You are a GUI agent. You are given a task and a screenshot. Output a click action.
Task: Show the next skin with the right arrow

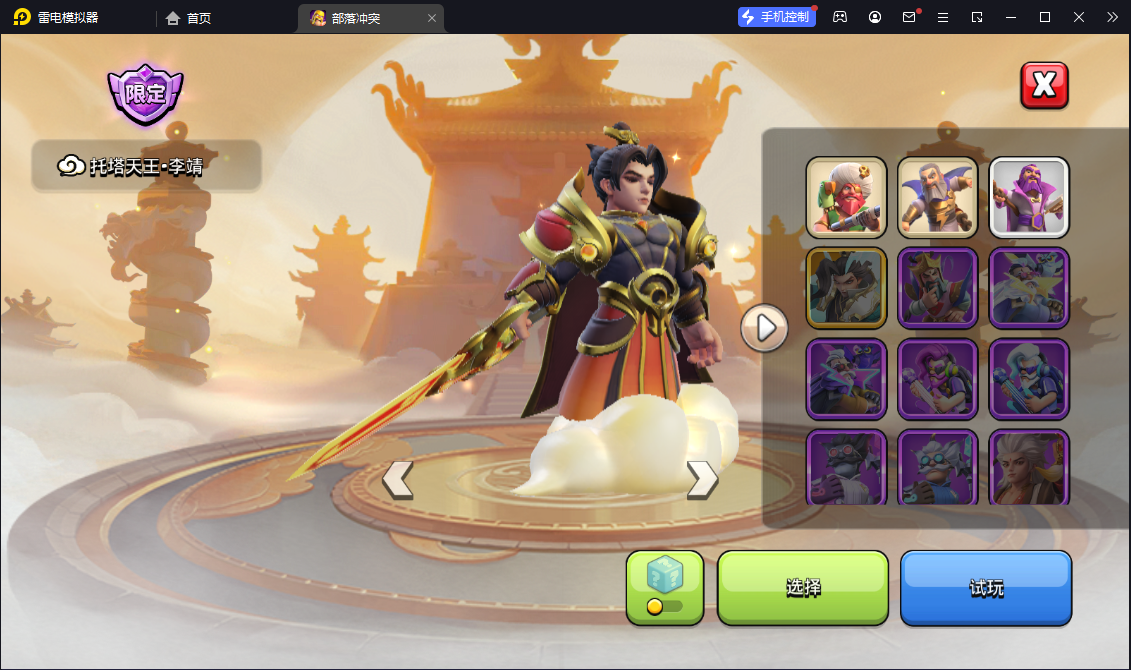(x=702, y=480)
